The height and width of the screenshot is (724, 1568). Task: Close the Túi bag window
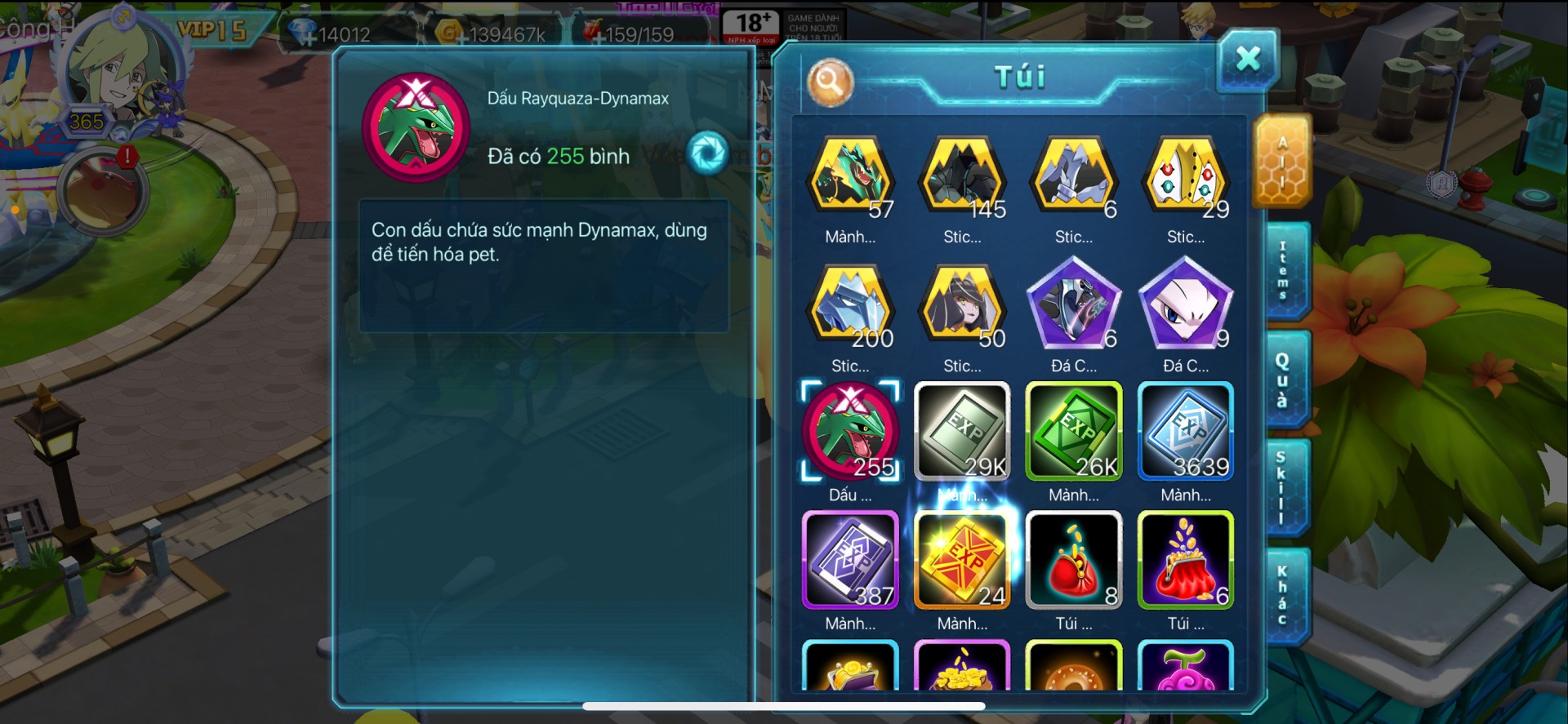coord(1247,60)
